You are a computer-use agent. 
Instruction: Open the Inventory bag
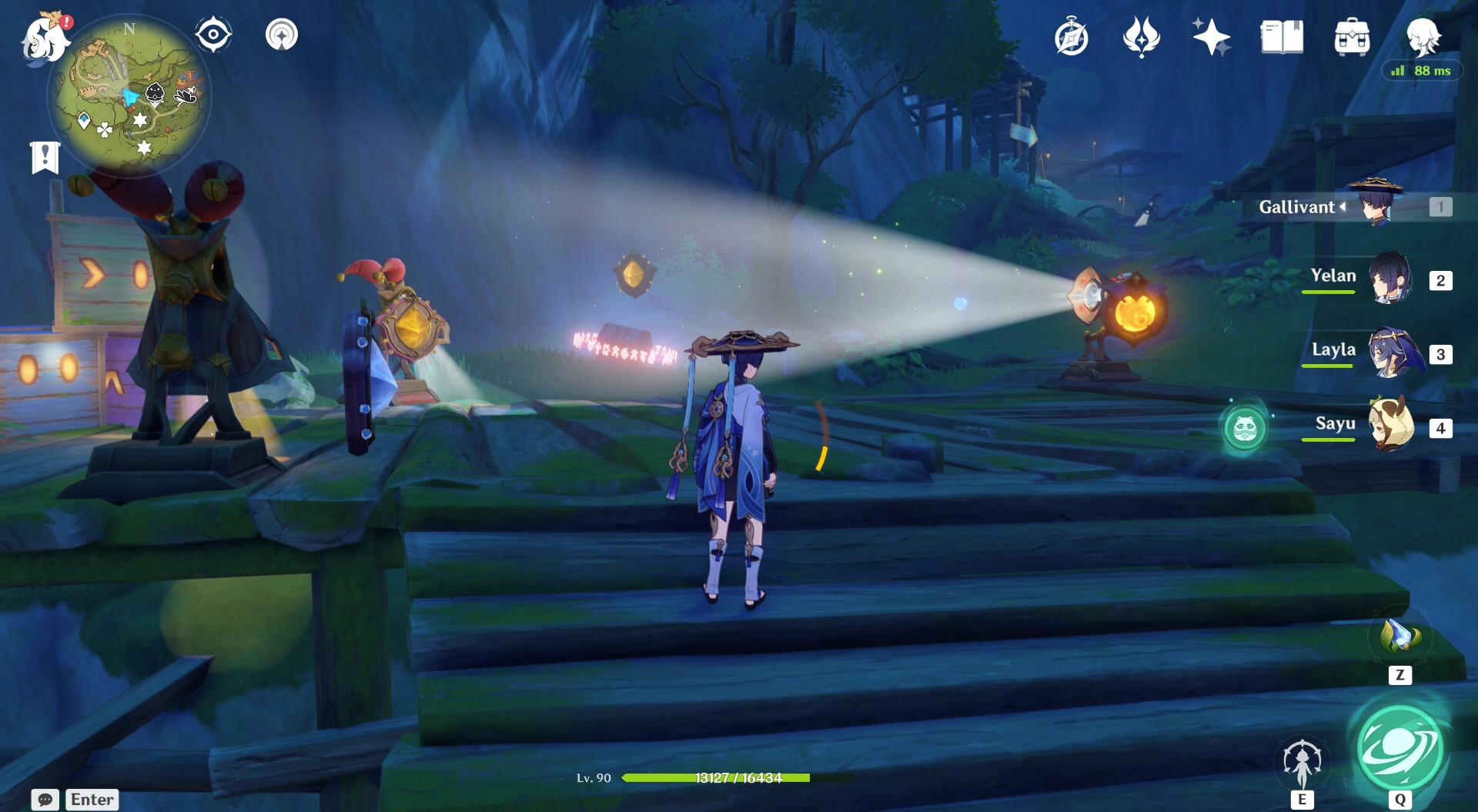point(1352,36)
